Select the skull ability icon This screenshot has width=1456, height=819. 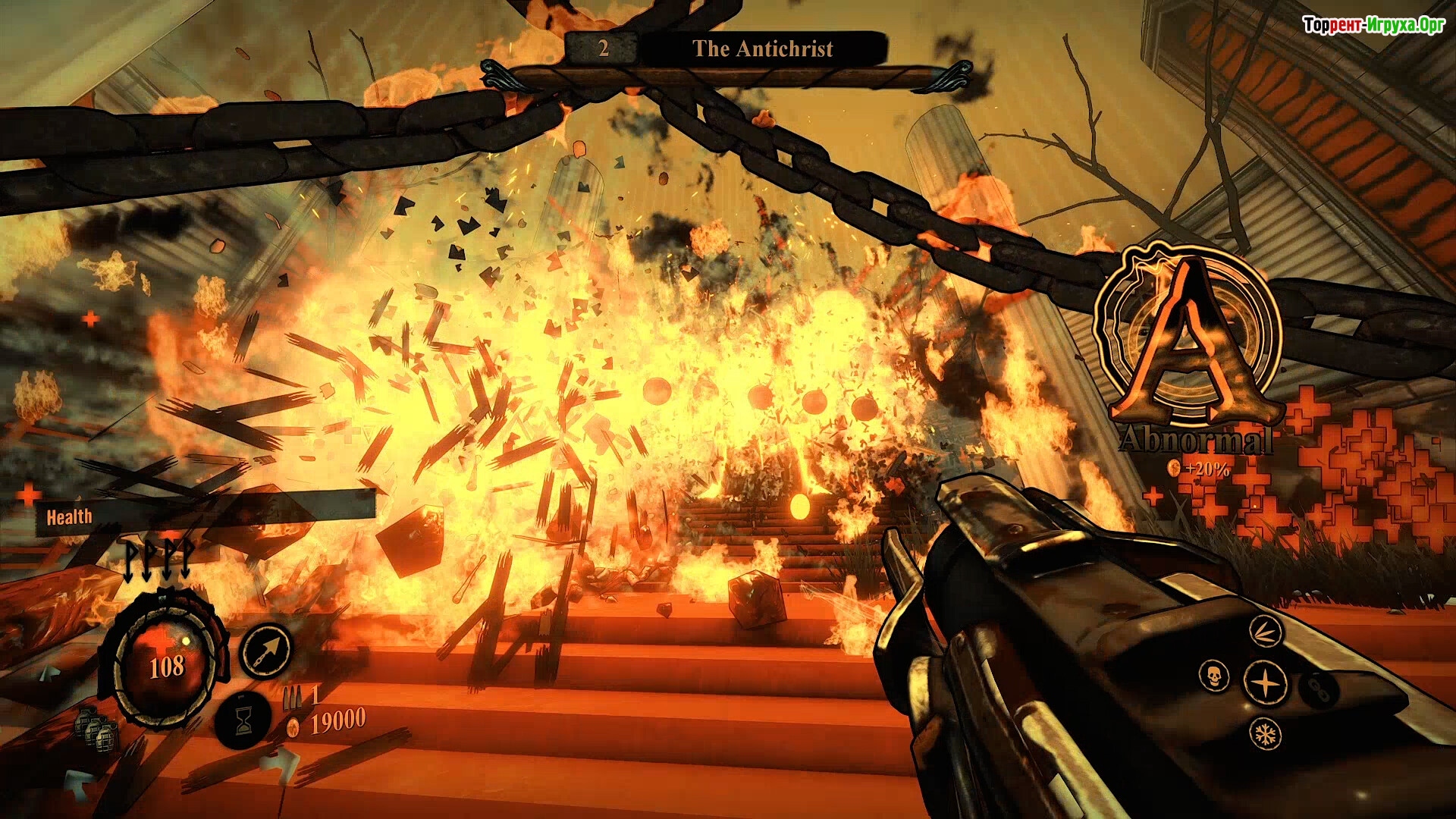tap(1214, 676)
